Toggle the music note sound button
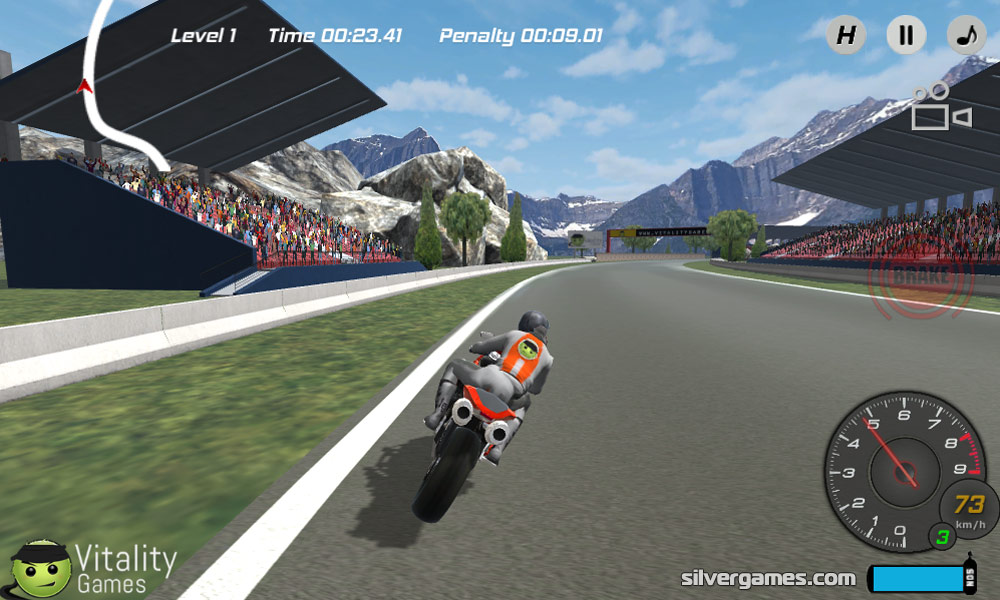This screenshot has height=600, width=1000. click(966, 36)
